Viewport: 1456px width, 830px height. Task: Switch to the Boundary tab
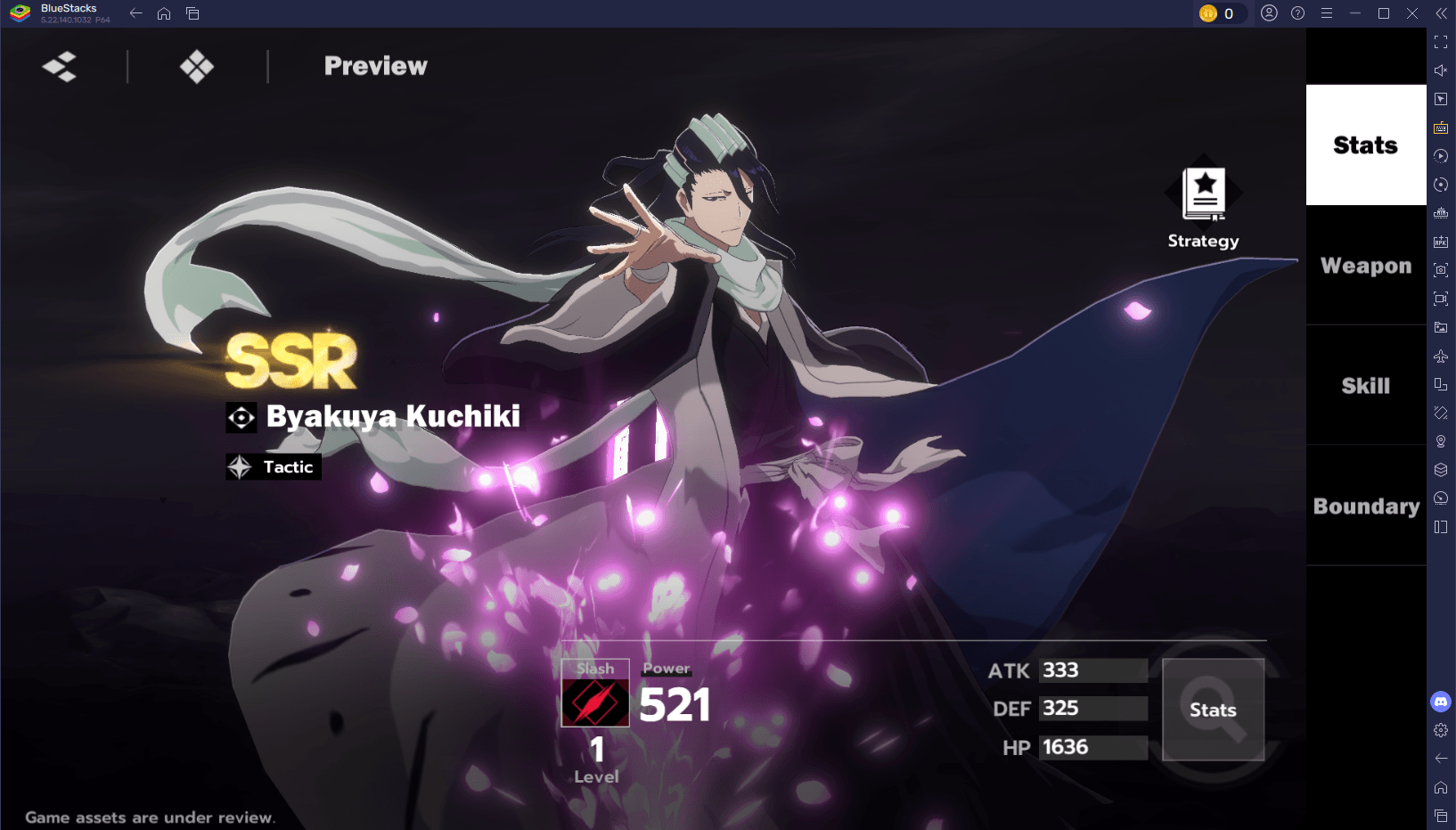[x=1365, y=506]
